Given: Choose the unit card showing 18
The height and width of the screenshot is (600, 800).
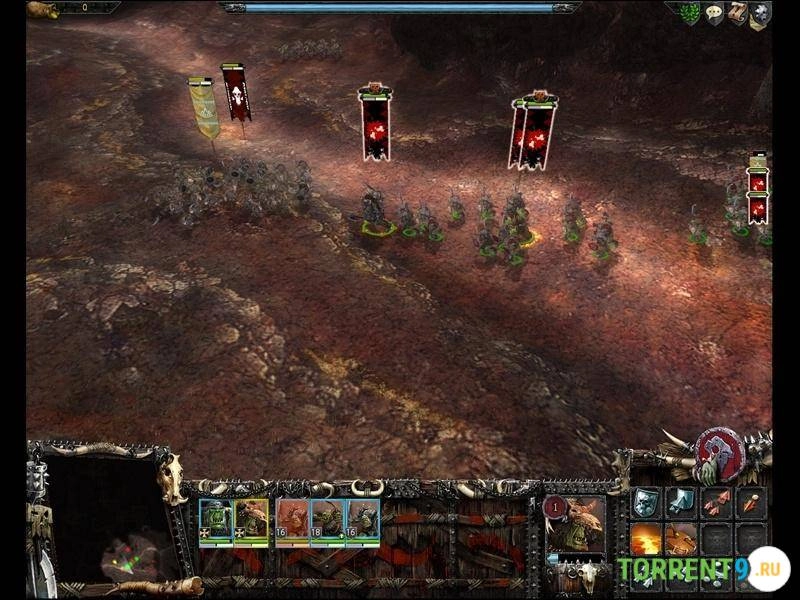Looking at the screenshot, I should point(327,521).
